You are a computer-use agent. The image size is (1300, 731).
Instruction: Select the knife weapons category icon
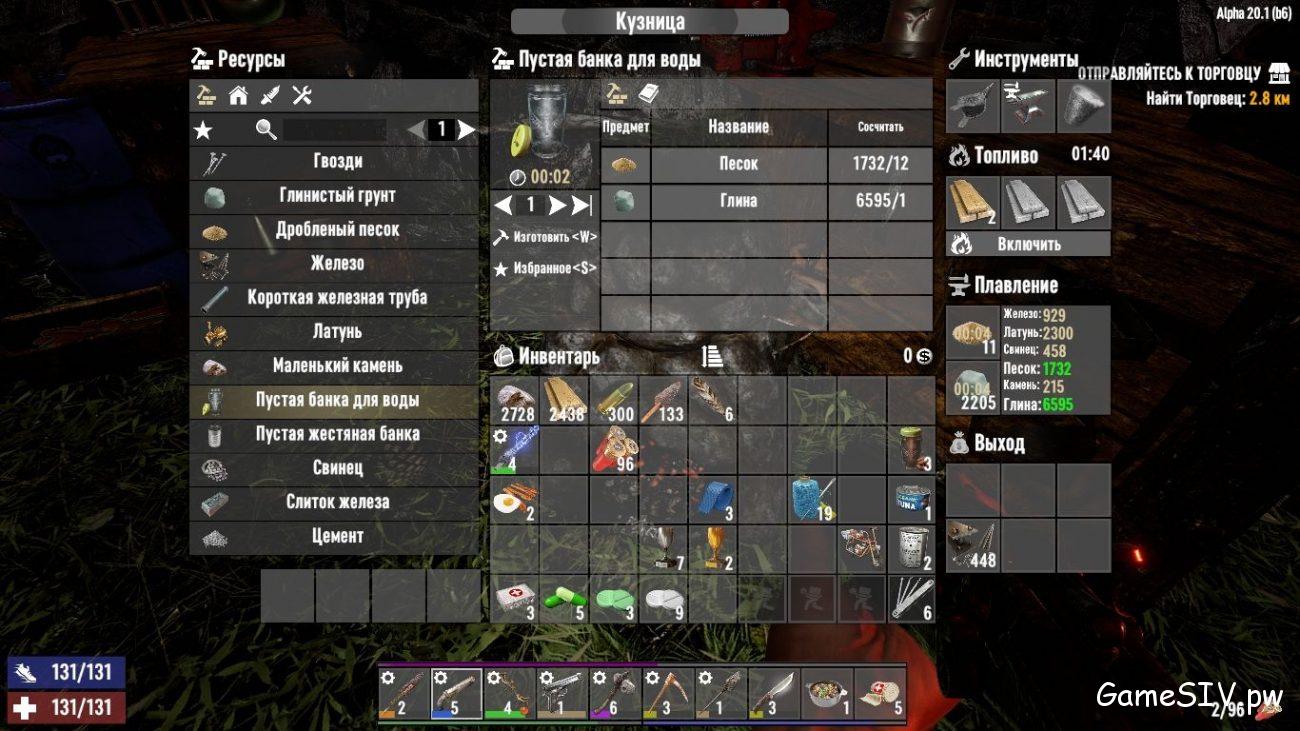click(x=270, y=95)
